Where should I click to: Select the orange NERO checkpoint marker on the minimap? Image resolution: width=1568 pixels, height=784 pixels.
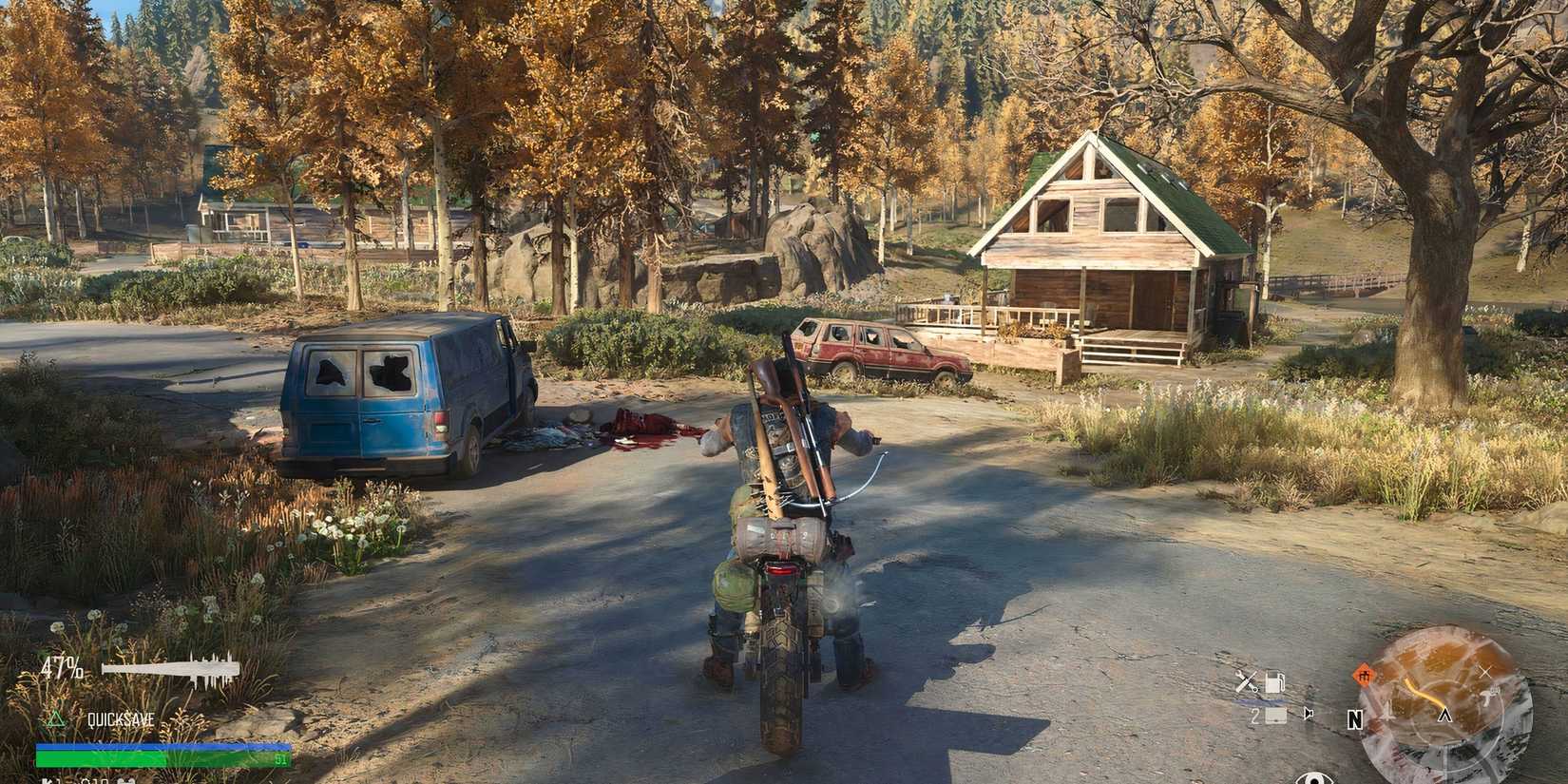point(1365,675)
